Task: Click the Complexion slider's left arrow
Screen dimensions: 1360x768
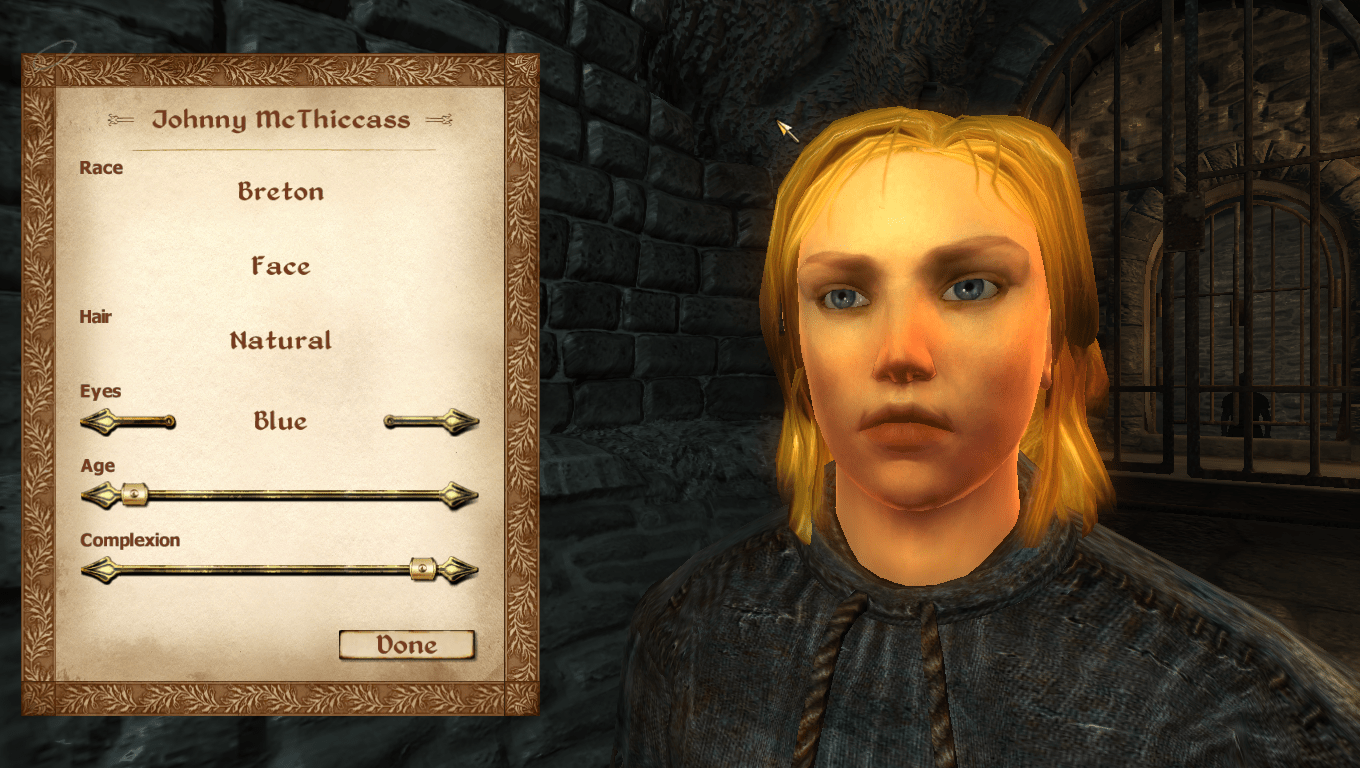Action: (98, 570)
